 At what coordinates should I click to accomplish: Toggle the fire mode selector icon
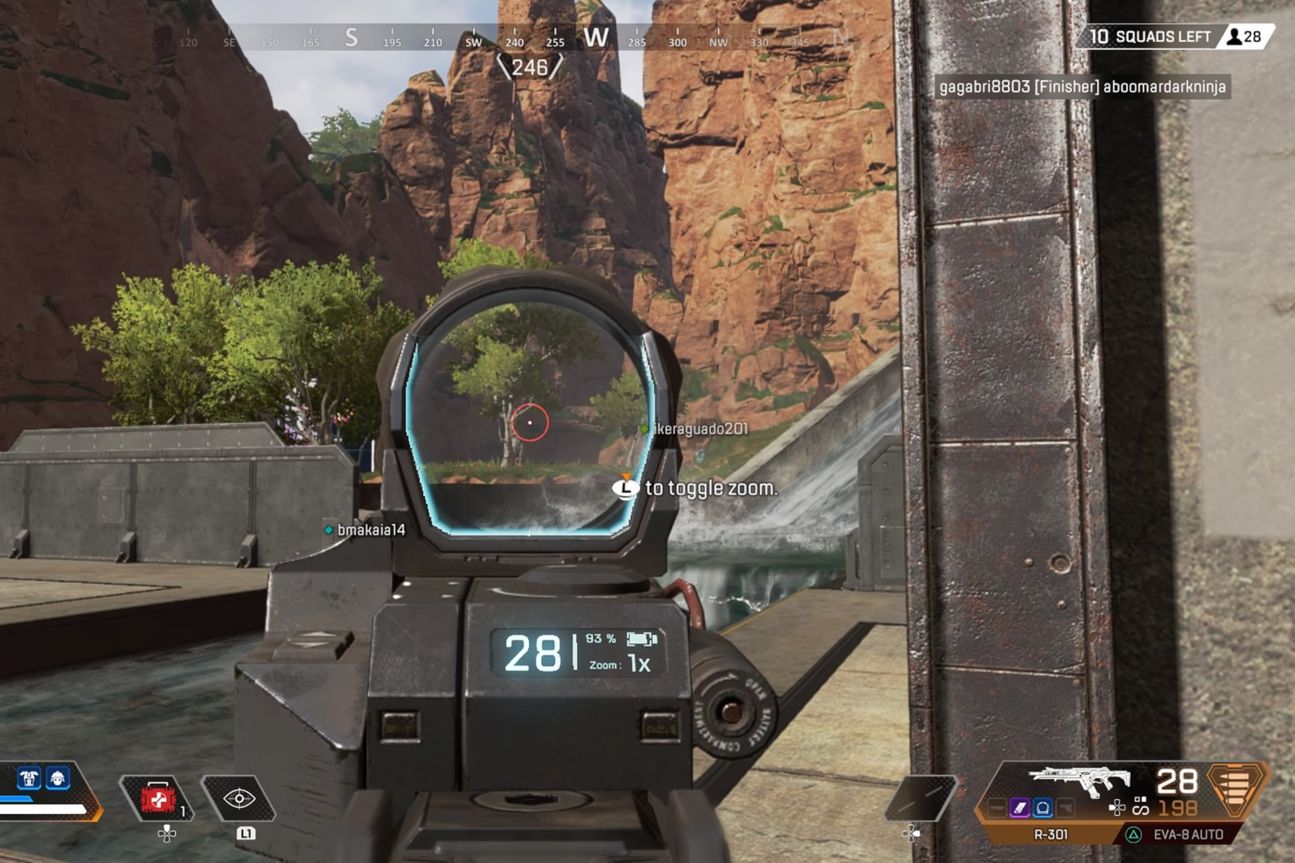coord(1140,806)
